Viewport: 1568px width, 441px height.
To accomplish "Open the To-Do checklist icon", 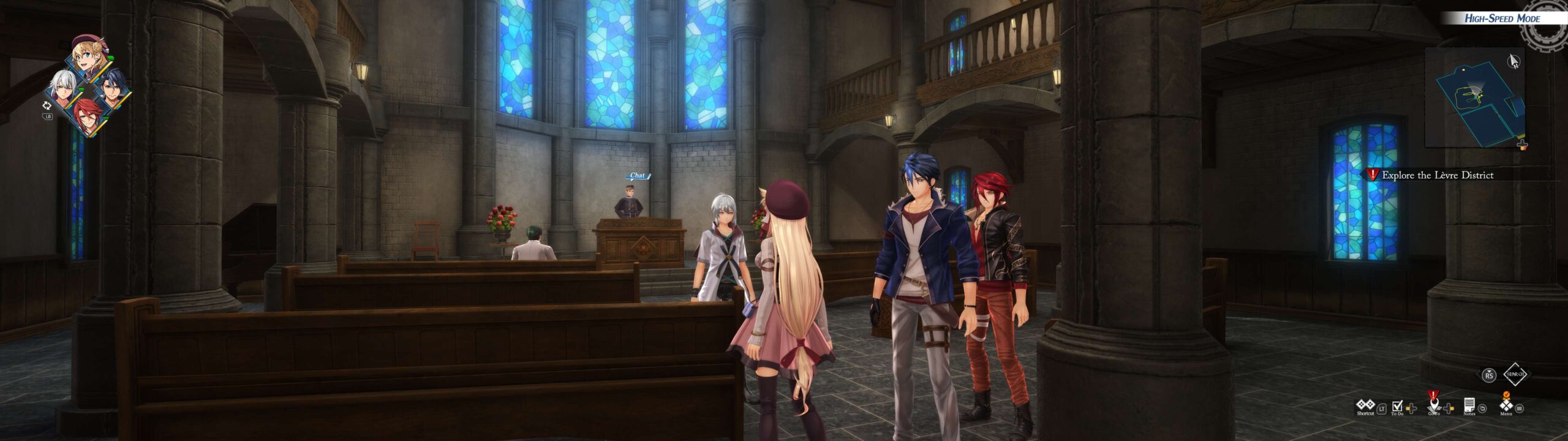I will tap(1397, 406).
